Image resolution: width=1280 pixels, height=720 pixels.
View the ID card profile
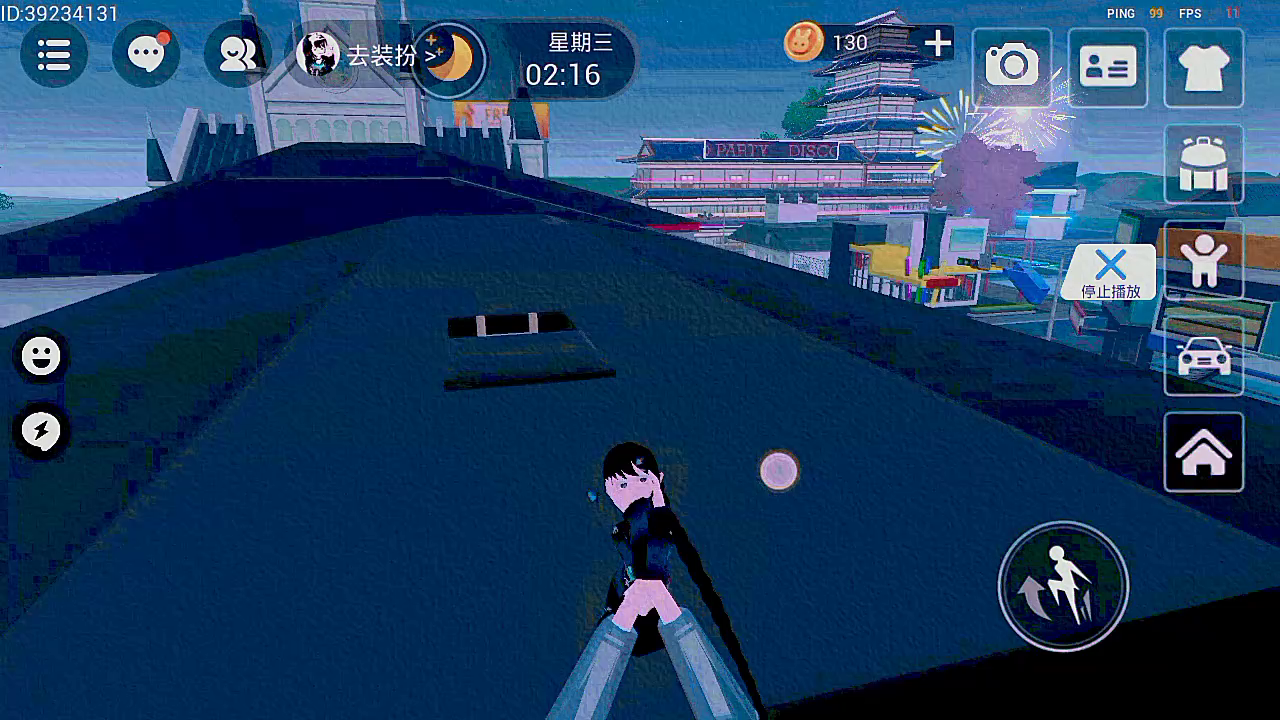click(1107, 67)
